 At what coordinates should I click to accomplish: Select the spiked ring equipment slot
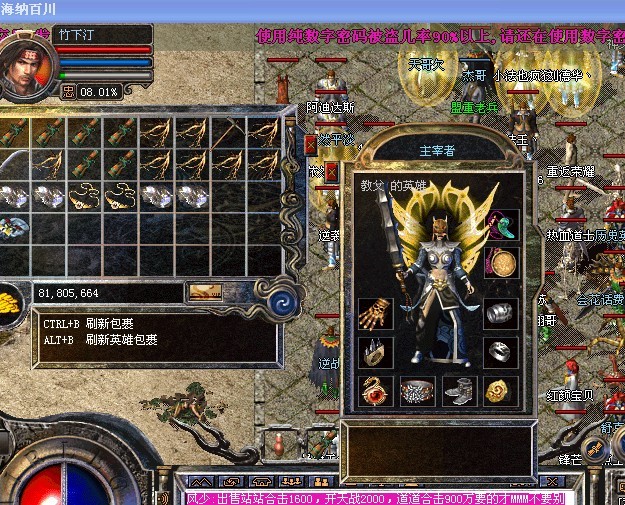pos(375,351)
